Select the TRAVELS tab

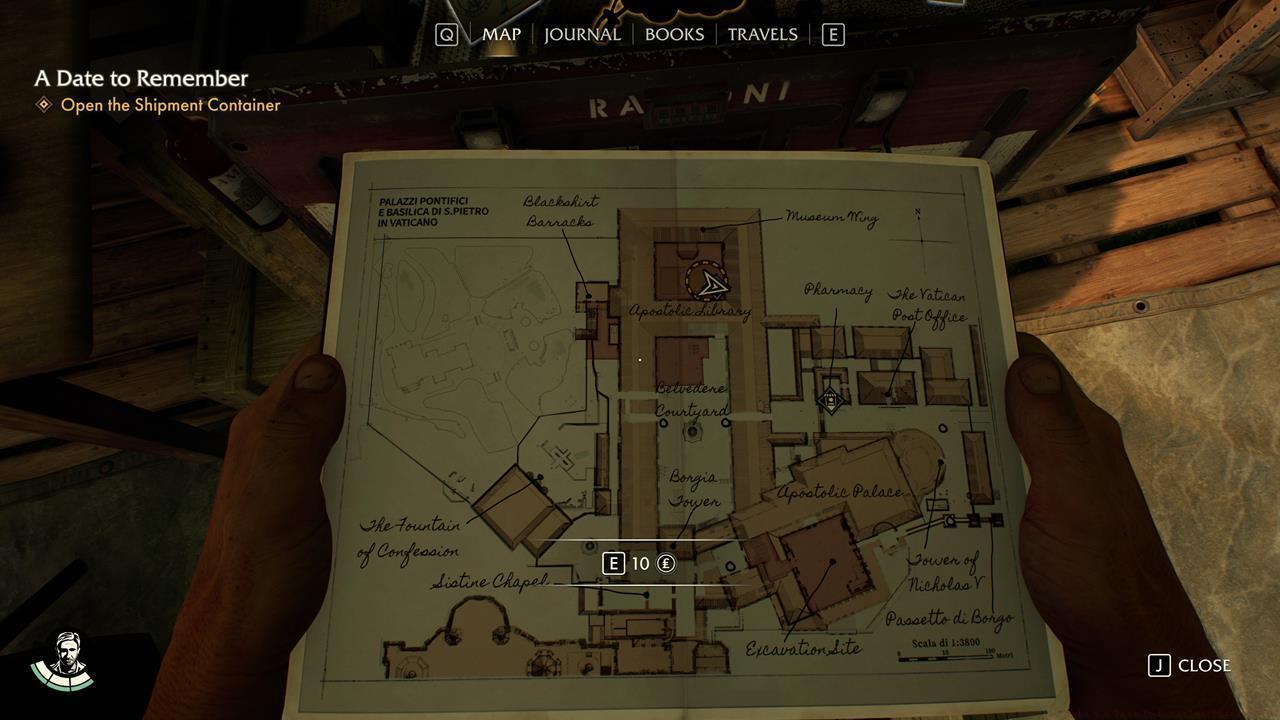pos(763,34)
